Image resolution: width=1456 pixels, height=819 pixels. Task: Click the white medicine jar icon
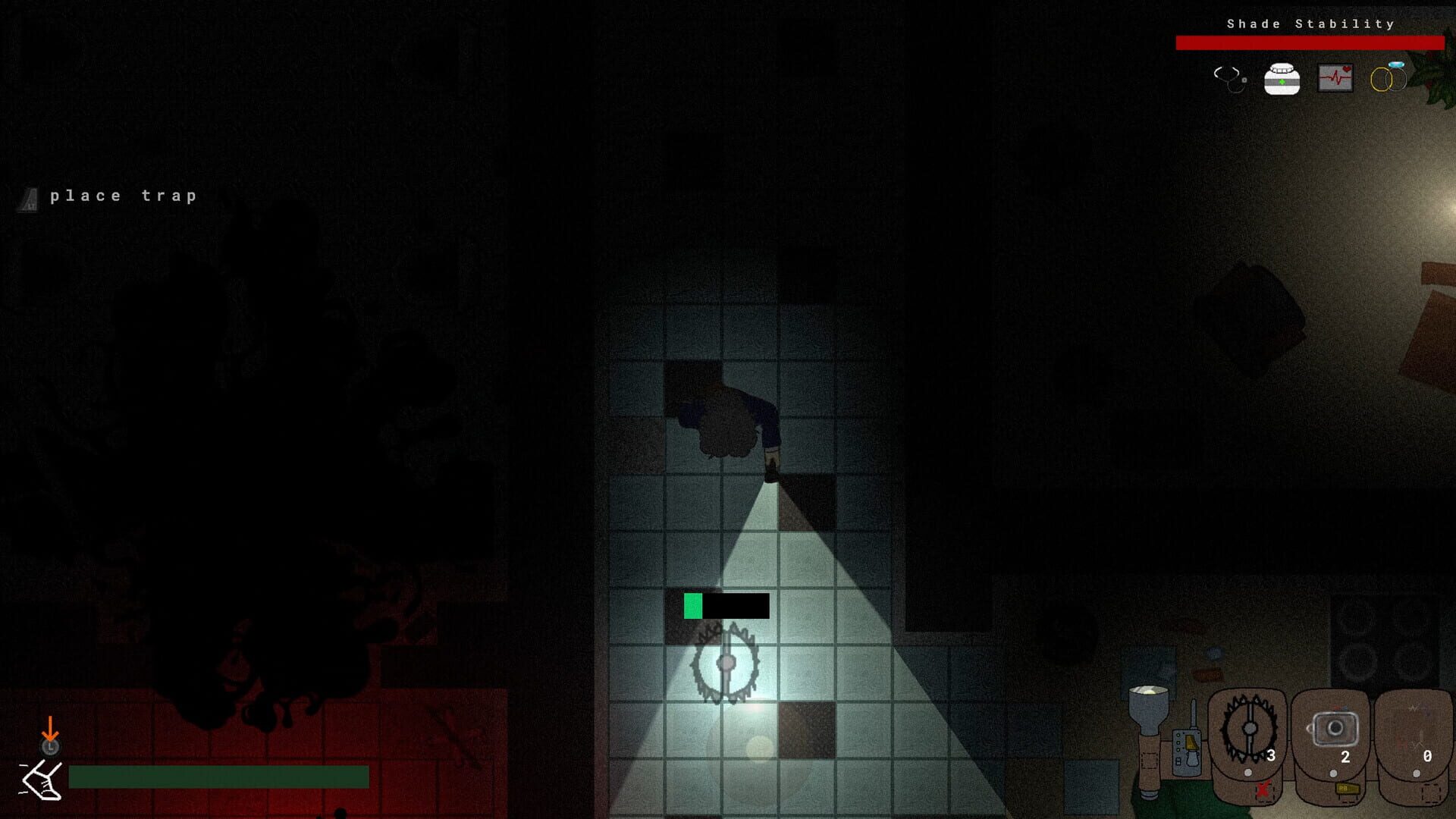[1282, 79]
